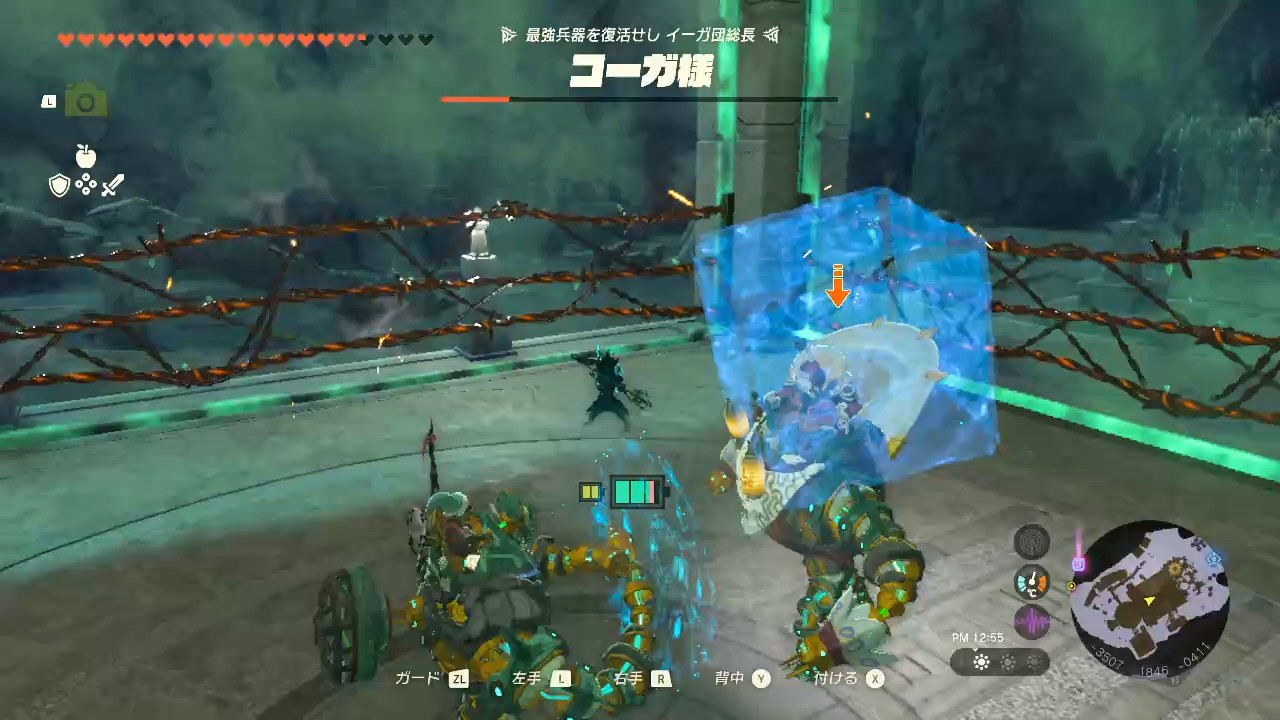Open the circular minimap

pos(1150,600)
